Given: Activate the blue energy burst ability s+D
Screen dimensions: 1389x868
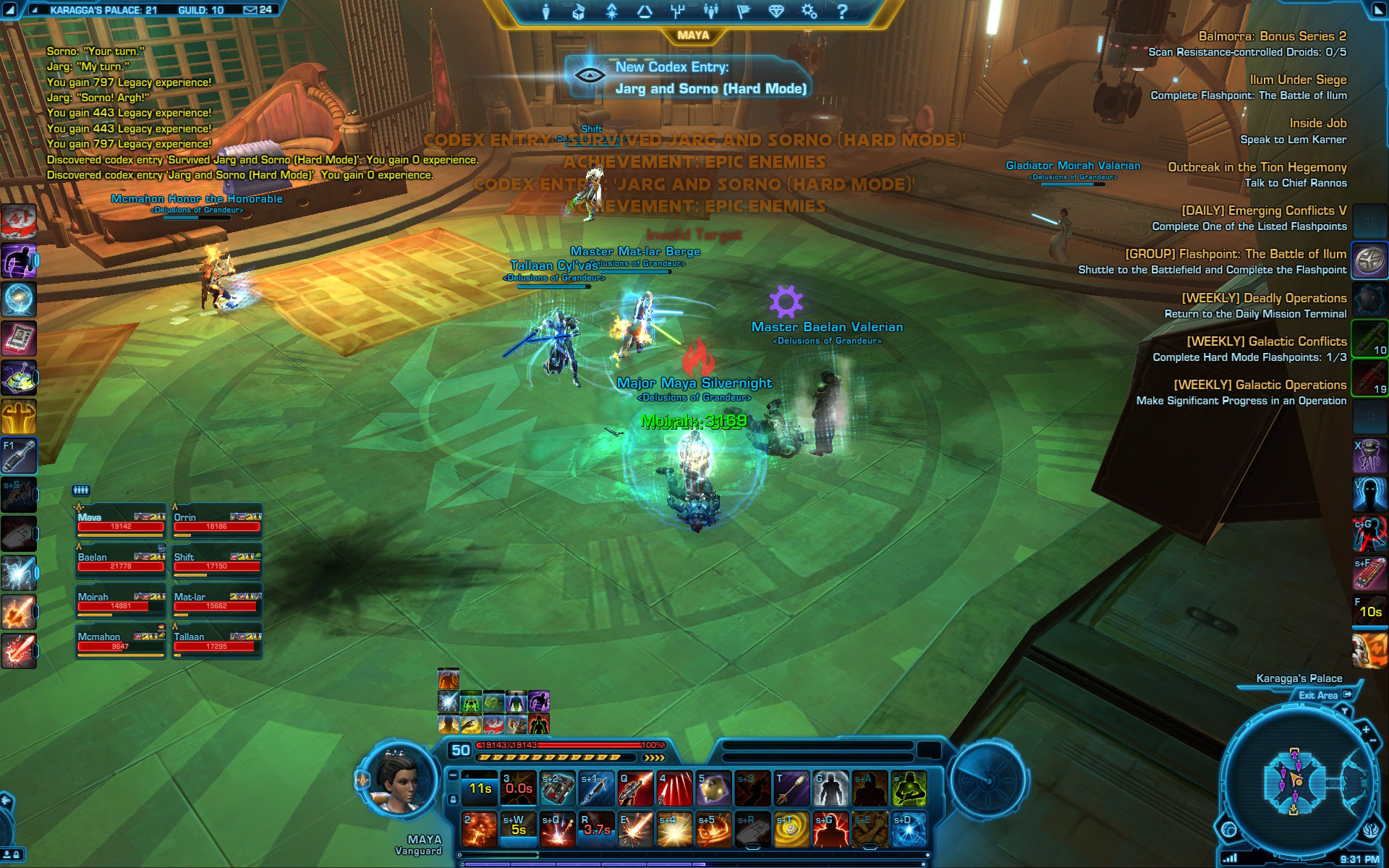Looking at the screenshot, I should [908, 830].
